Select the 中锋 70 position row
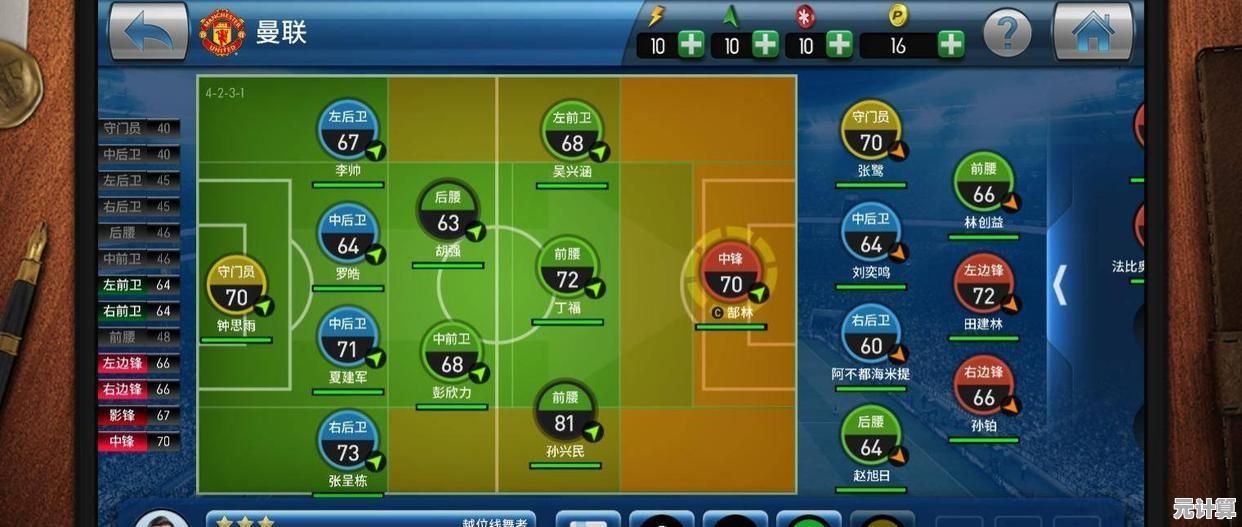The image size is (1242, 527). point(139,441)
